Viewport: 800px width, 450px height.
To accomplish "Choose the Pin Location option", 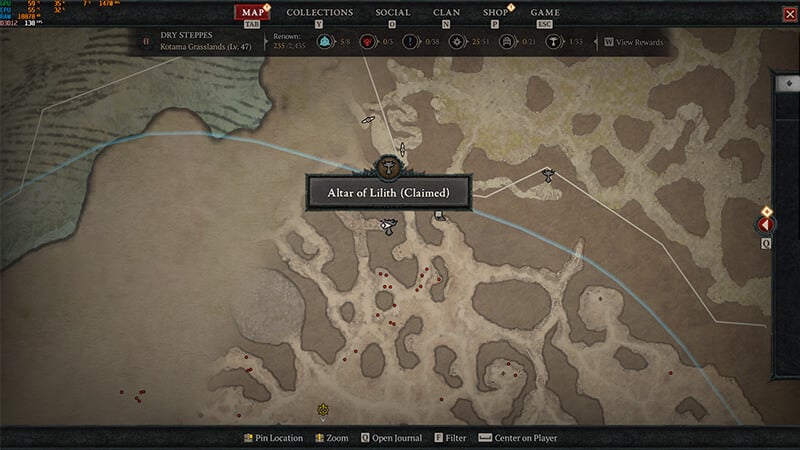I will click(273, 438).
